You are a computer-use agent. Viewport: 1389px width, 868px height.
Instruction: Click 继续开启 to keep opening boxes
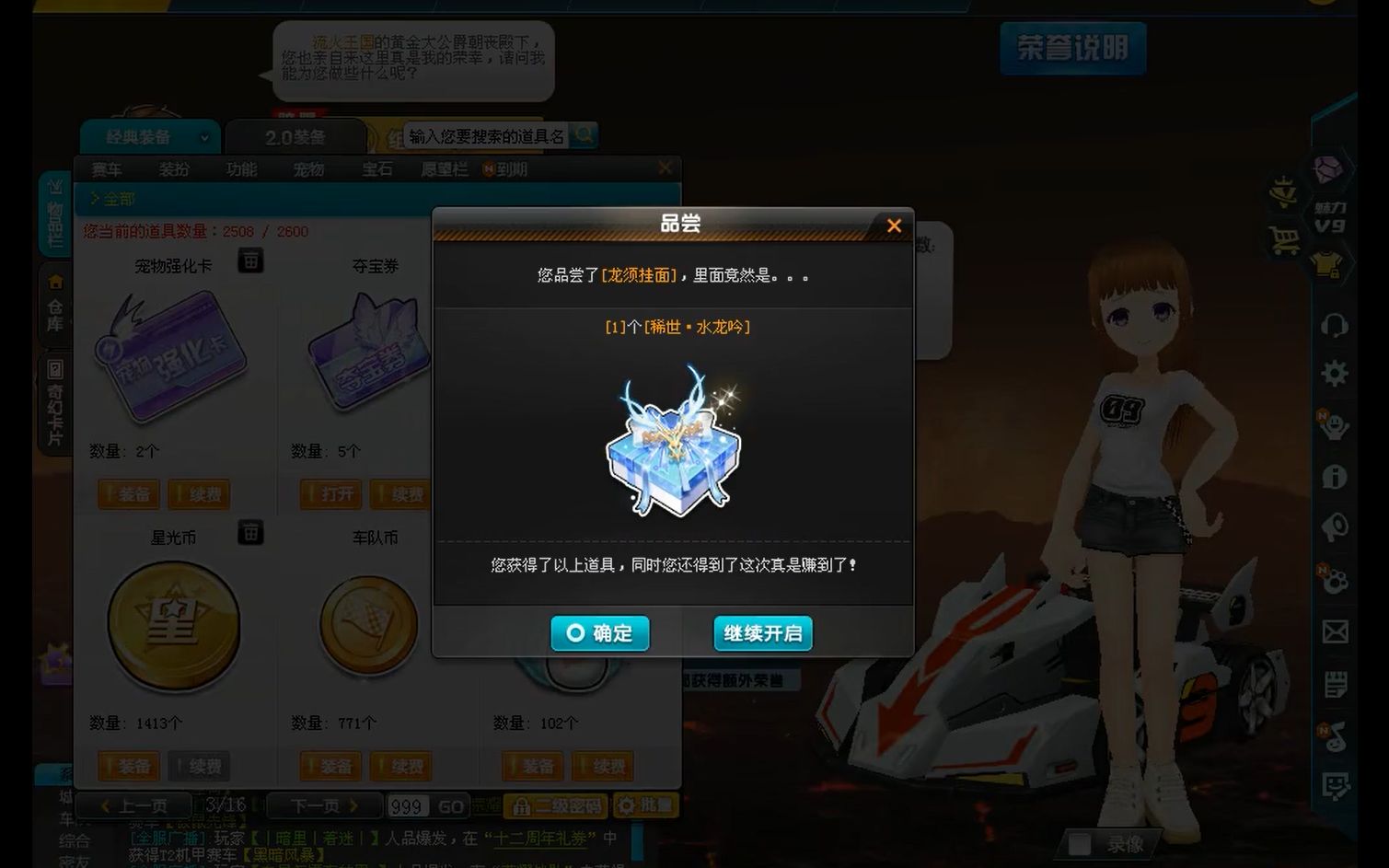pos(763,633)
